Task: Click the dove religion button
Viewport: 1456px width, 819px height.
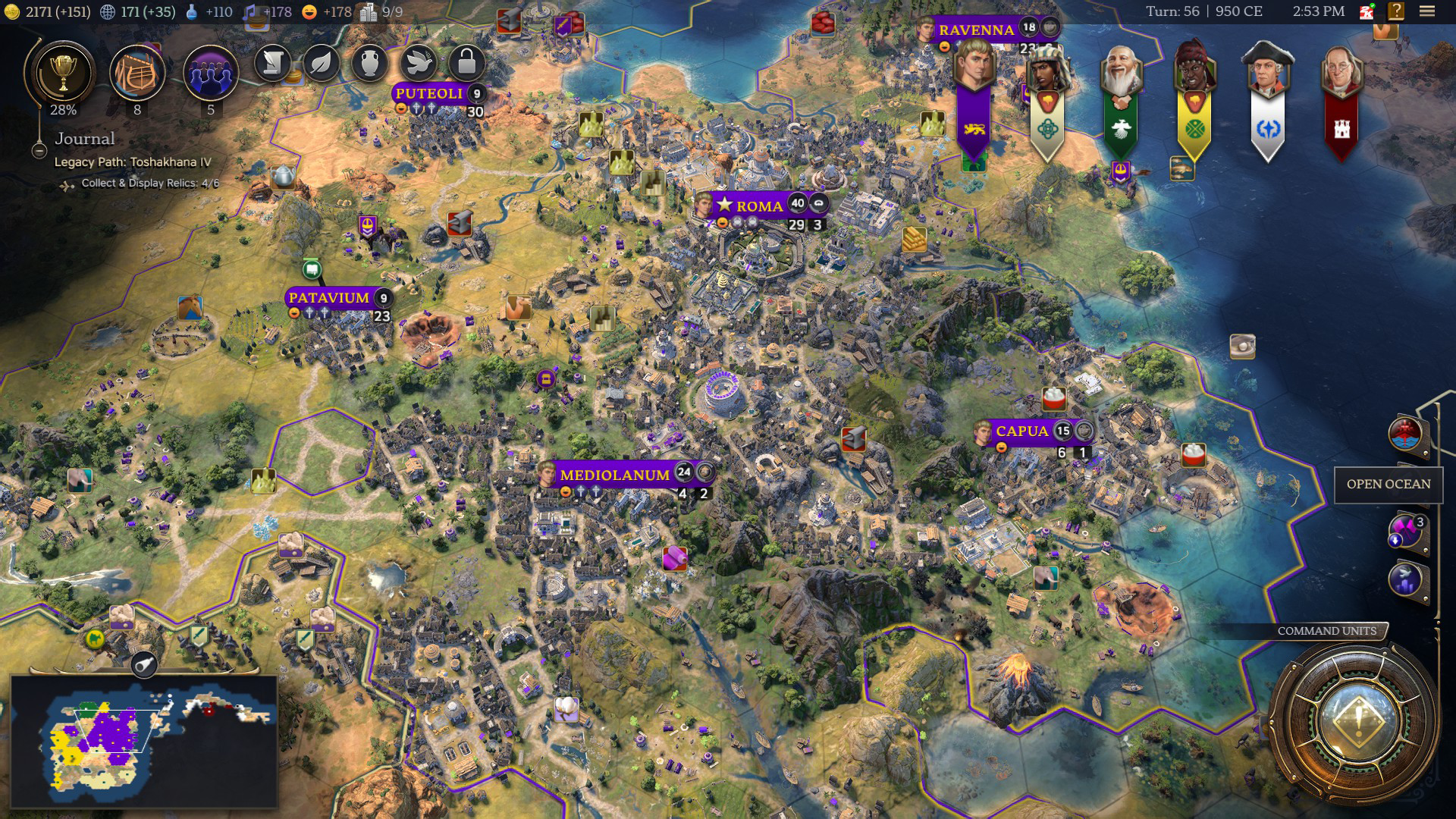Action: [x=419, y=63]
